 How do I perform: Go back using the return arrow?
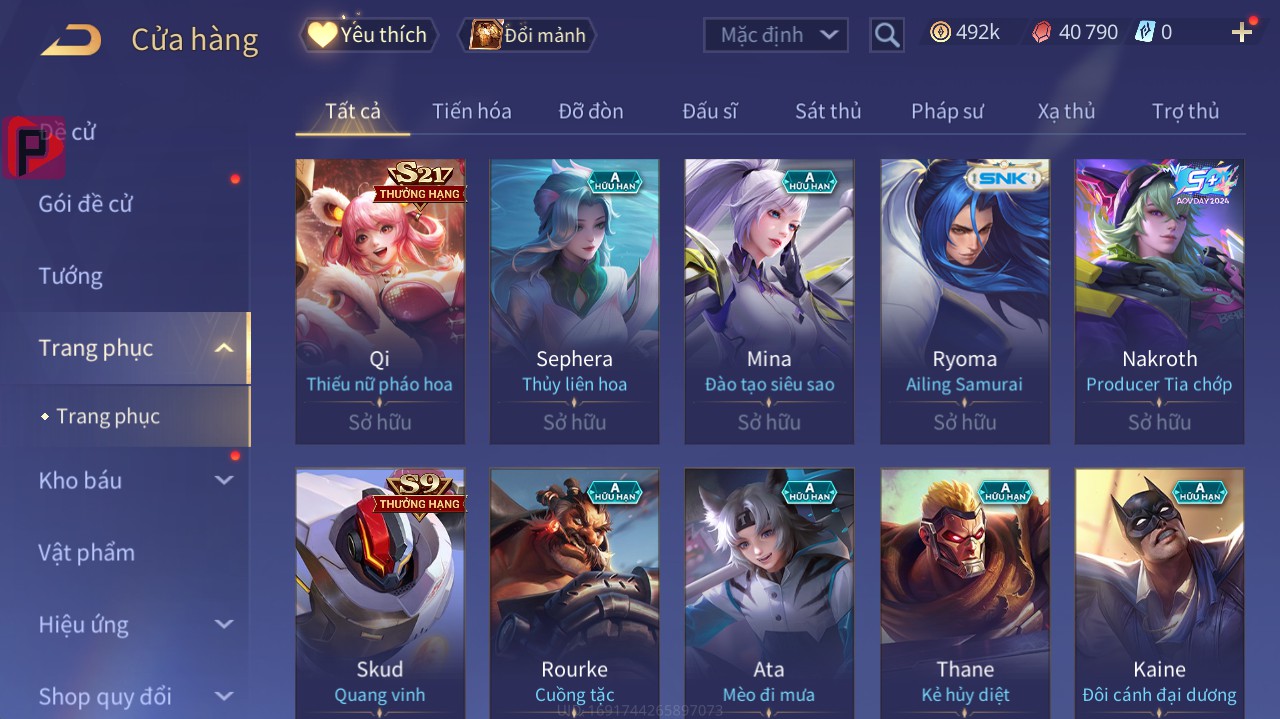pyautogui.click(x=71, y=40)
